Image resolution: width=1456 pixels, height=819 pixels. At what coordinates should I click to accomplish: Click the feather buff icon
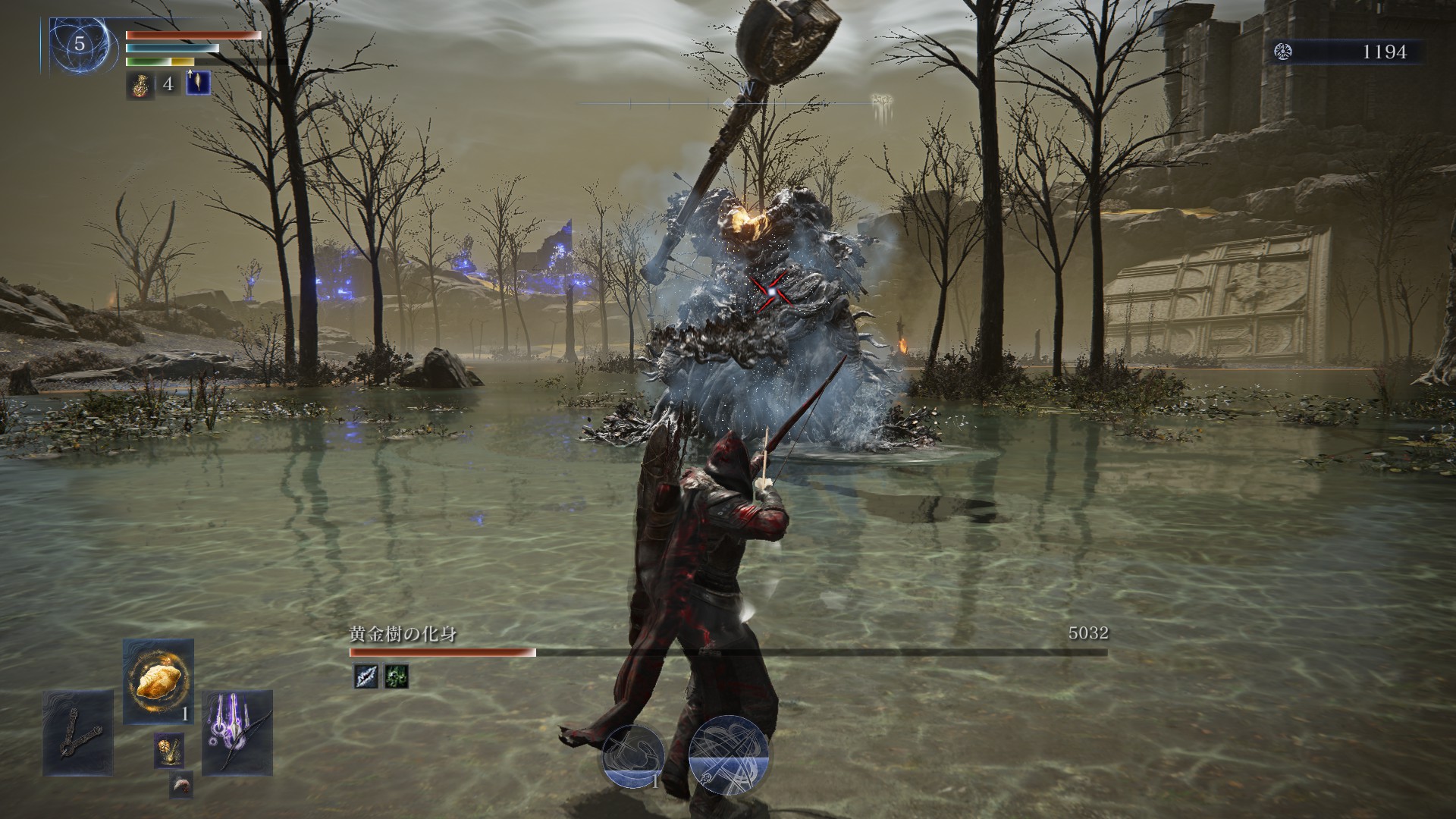click(198, 83)
